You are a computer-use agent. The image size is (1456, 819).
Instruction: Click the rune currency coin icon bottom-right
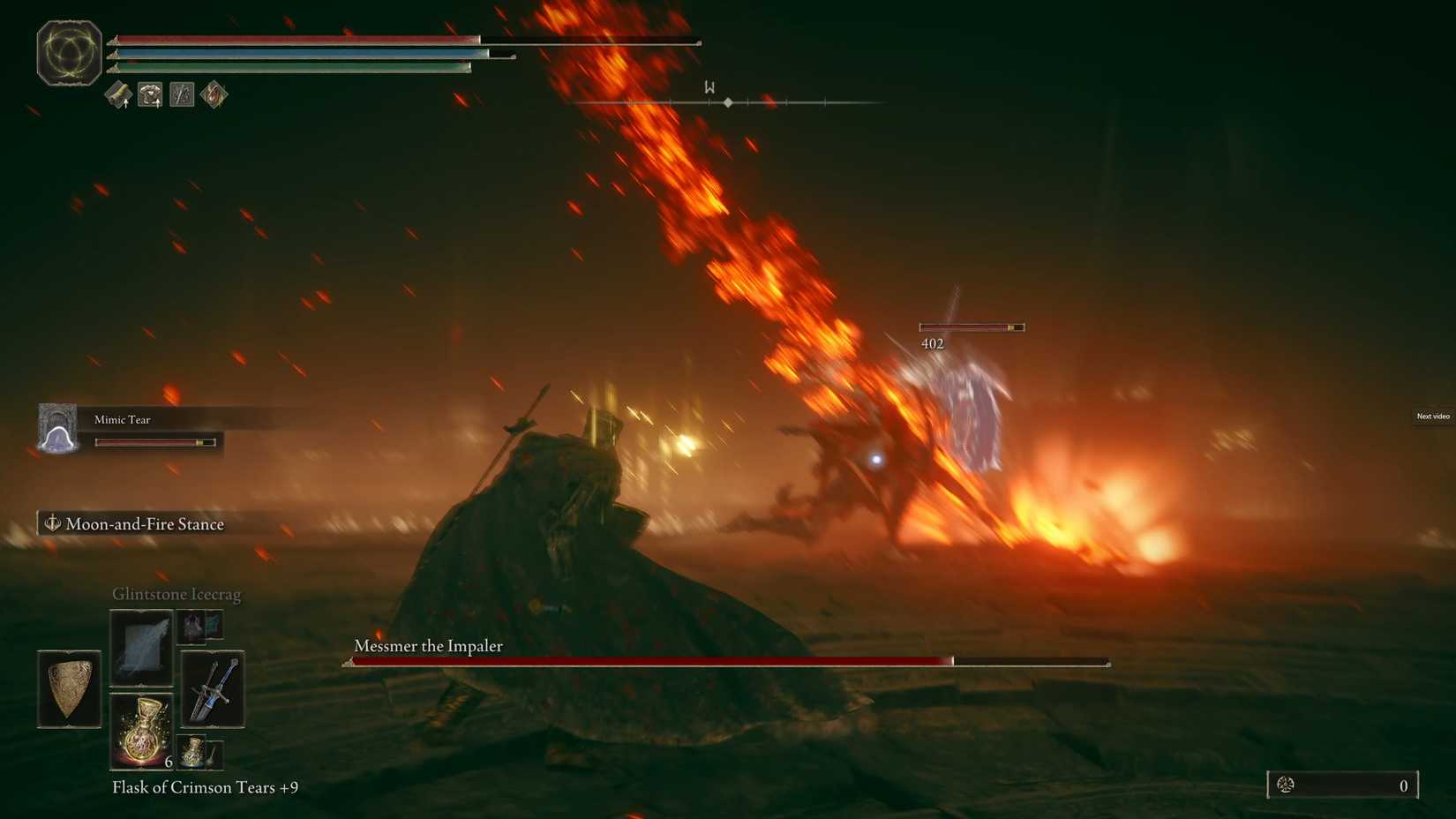tap(1287, 784)
